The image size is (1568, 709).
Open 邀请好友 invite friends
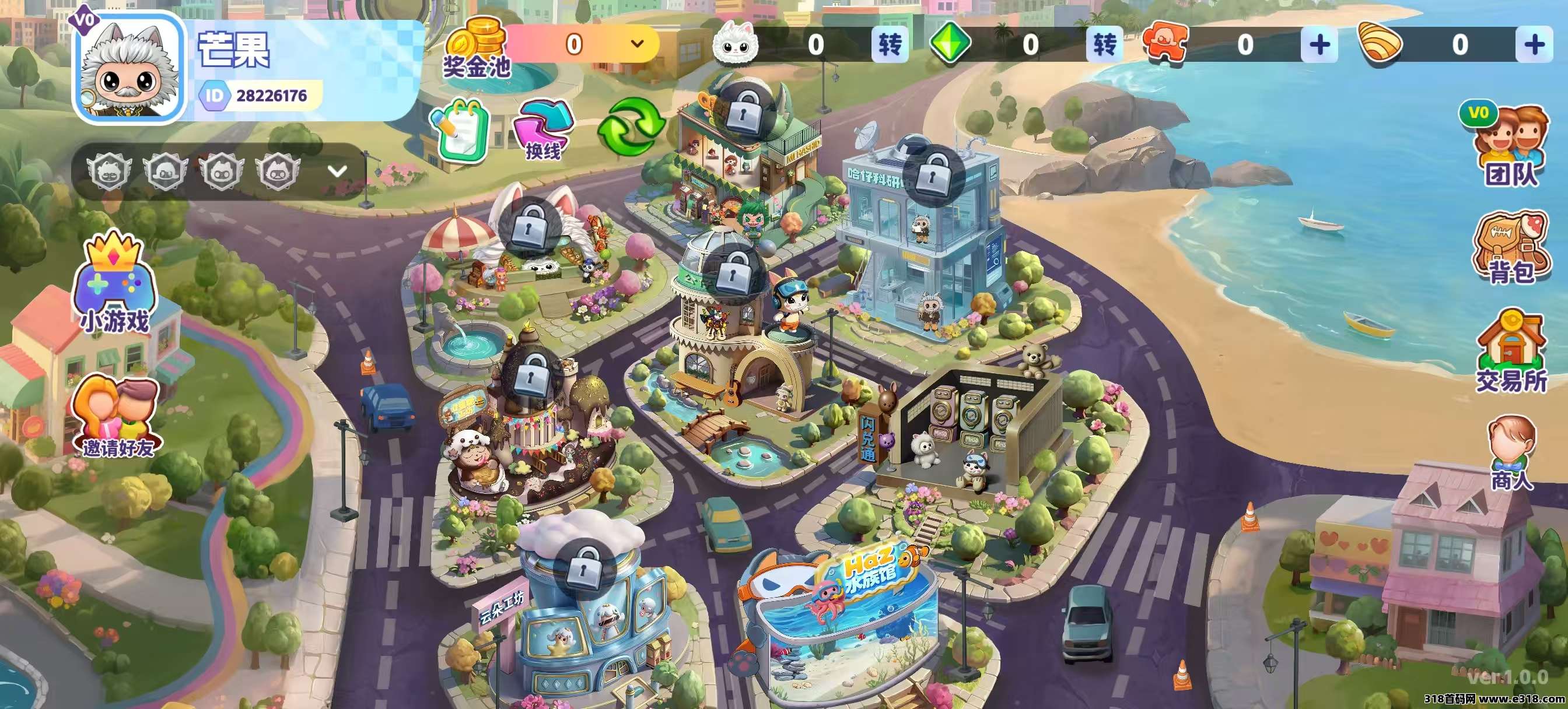(117, 418)
